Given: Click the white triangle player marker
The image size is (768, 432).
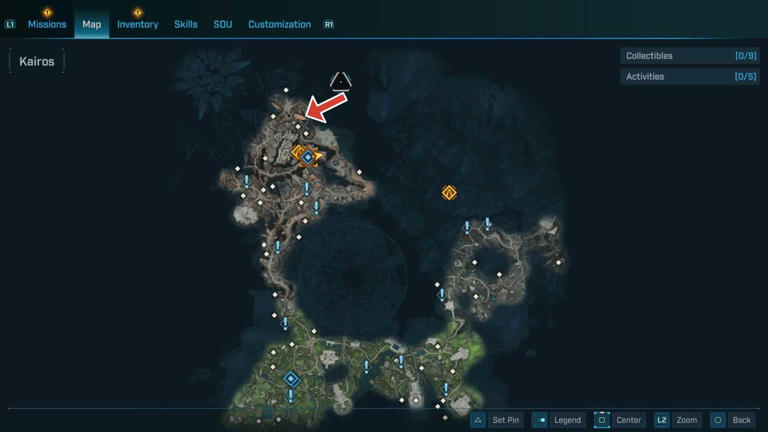Looking at the screenshot, I should pyautogui.click(x=341, y=80).
